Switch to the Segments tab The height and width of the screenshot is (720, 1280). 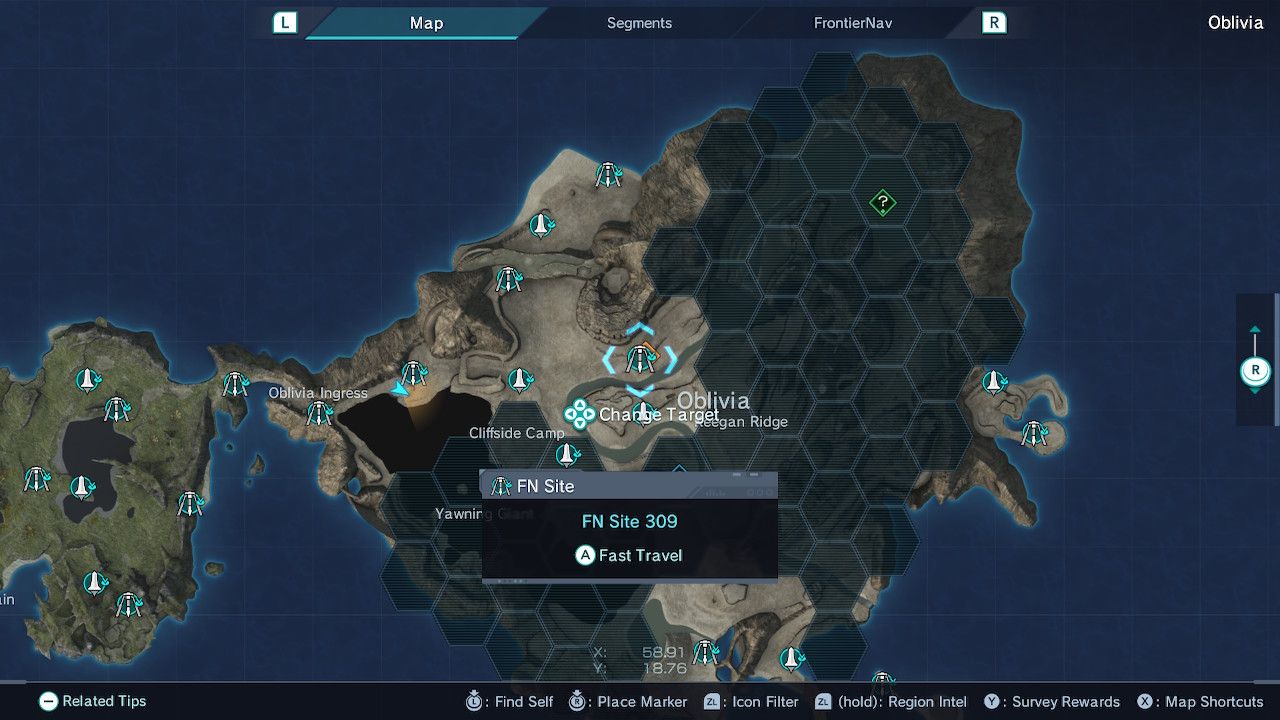coord(639,23)
